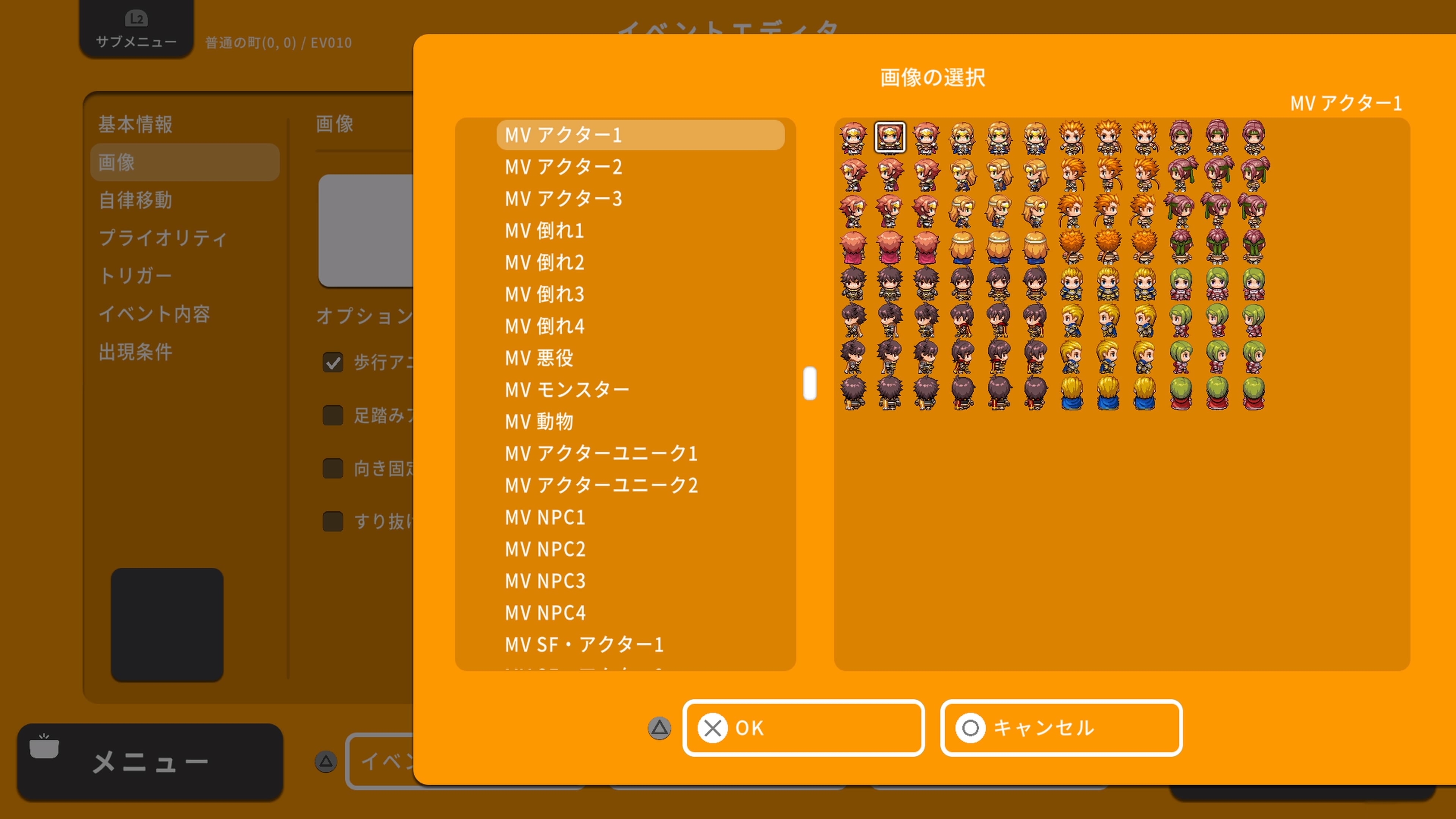The width and height of the screenshot is (1456, 819).
Task: Select MV NPC1 from the list
Action: pos(544,518)
